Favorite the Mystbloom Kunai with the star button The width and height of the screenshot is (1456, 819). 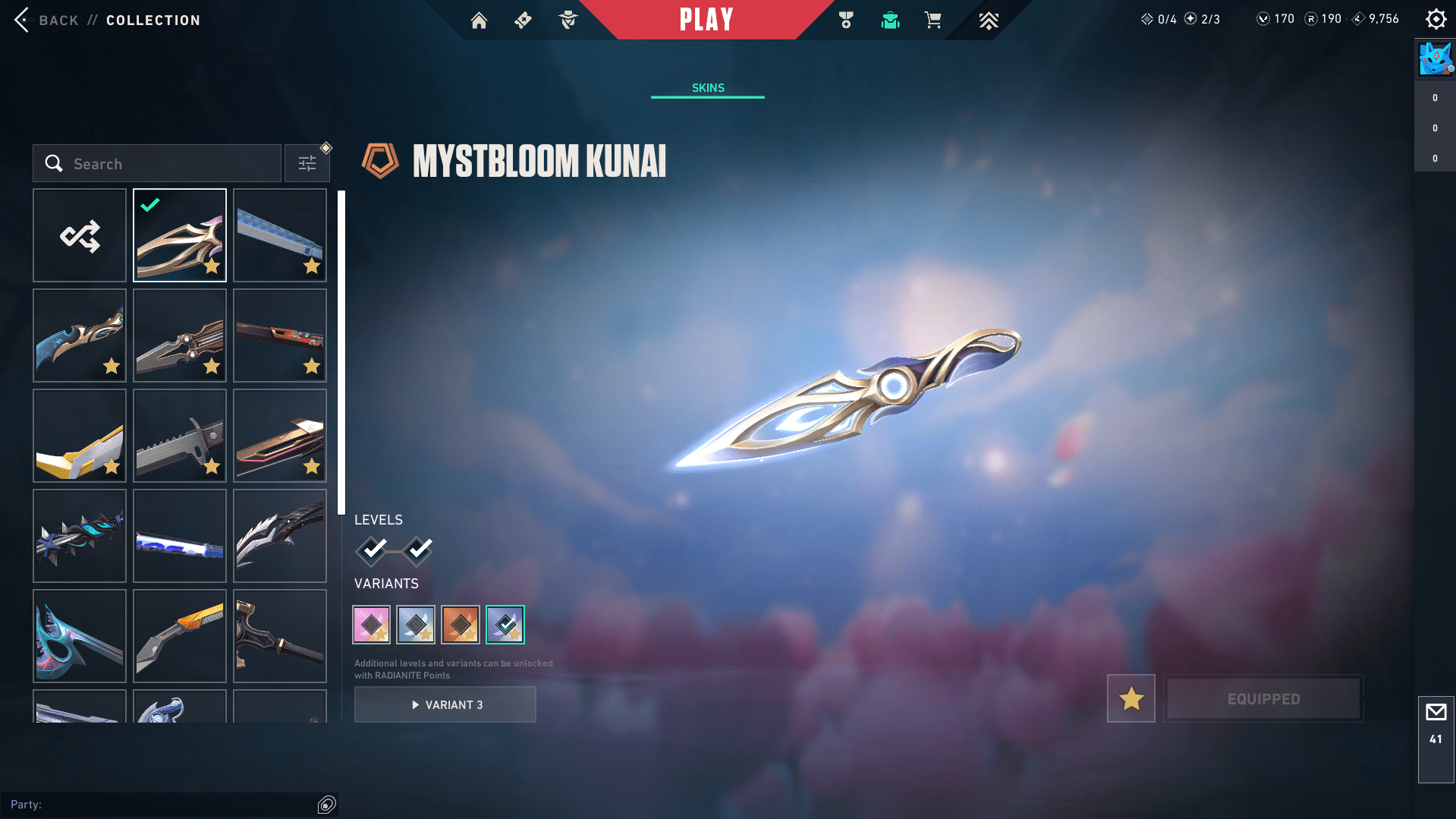click(x=1131, y=698)
